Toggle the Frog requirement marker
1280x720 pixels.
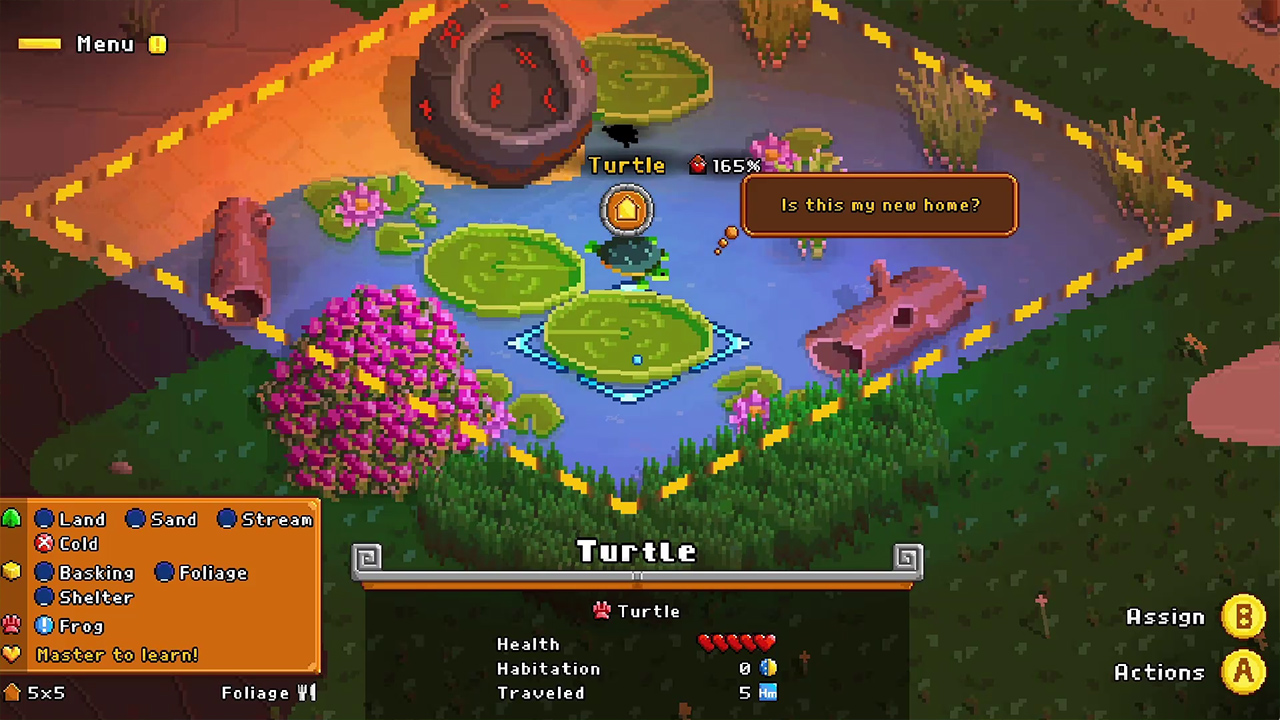click(44, 625)
